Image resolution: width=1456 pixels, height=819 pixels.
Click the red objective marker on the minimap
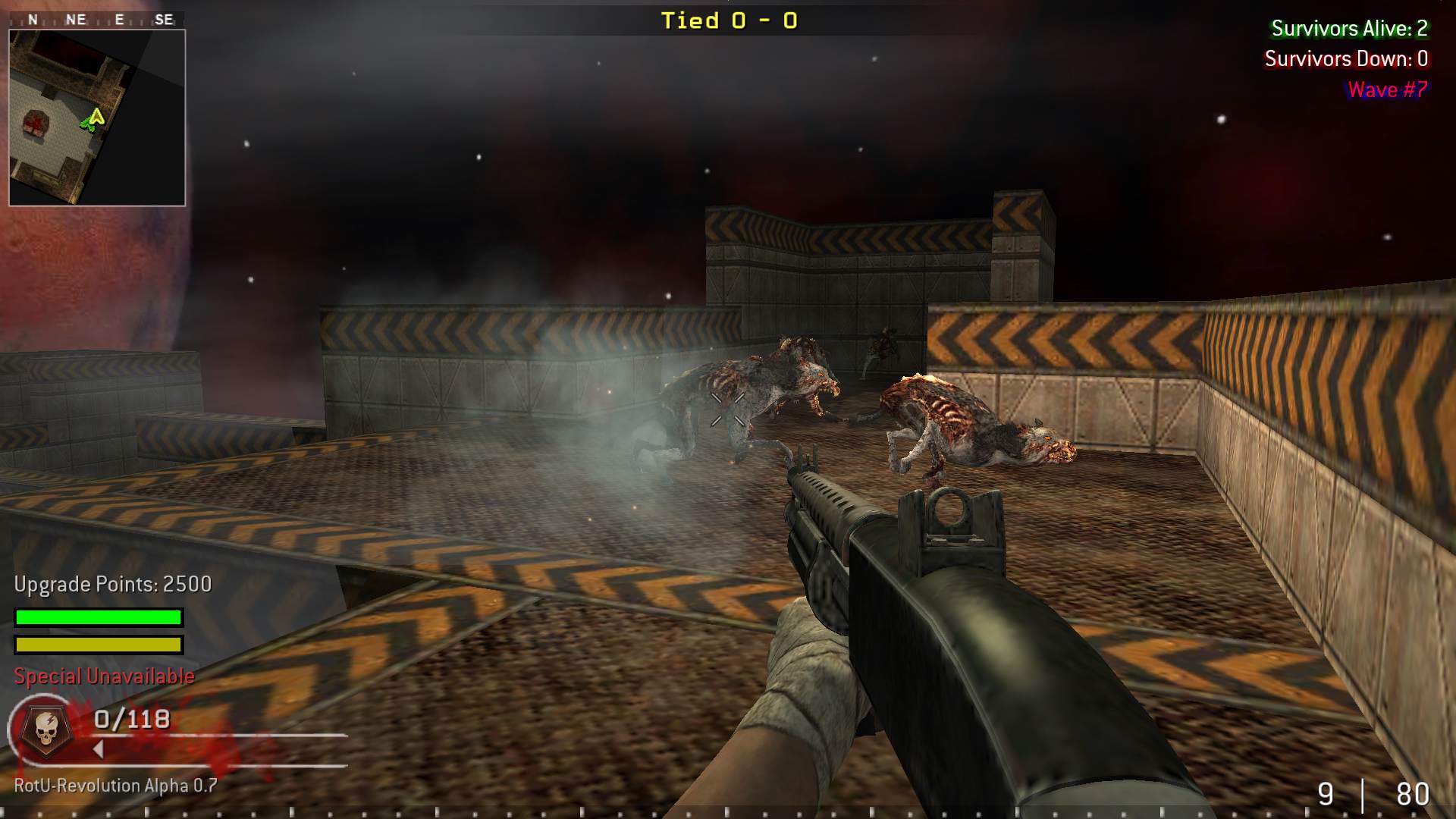coord(36,121)
